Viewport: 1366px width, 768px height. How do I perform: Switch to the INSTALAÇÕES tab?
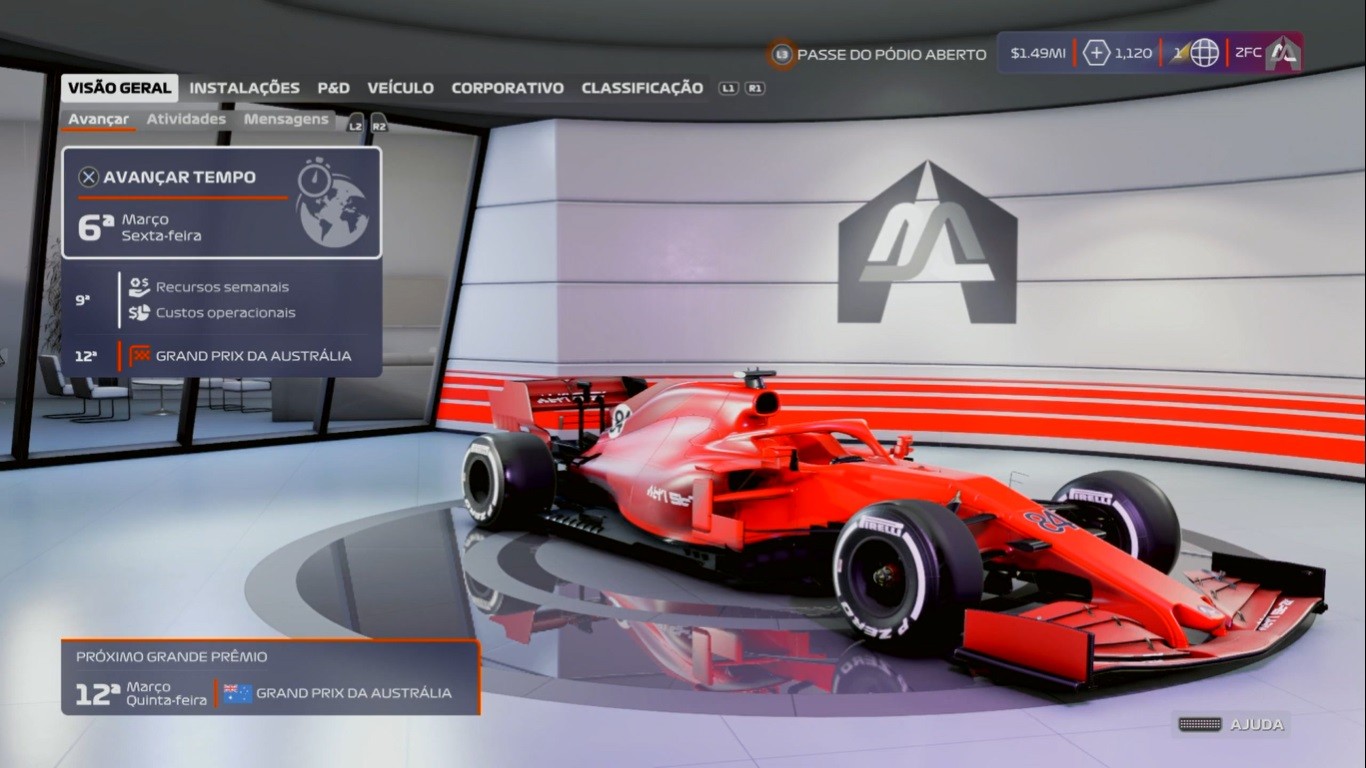tap(244, 88)
